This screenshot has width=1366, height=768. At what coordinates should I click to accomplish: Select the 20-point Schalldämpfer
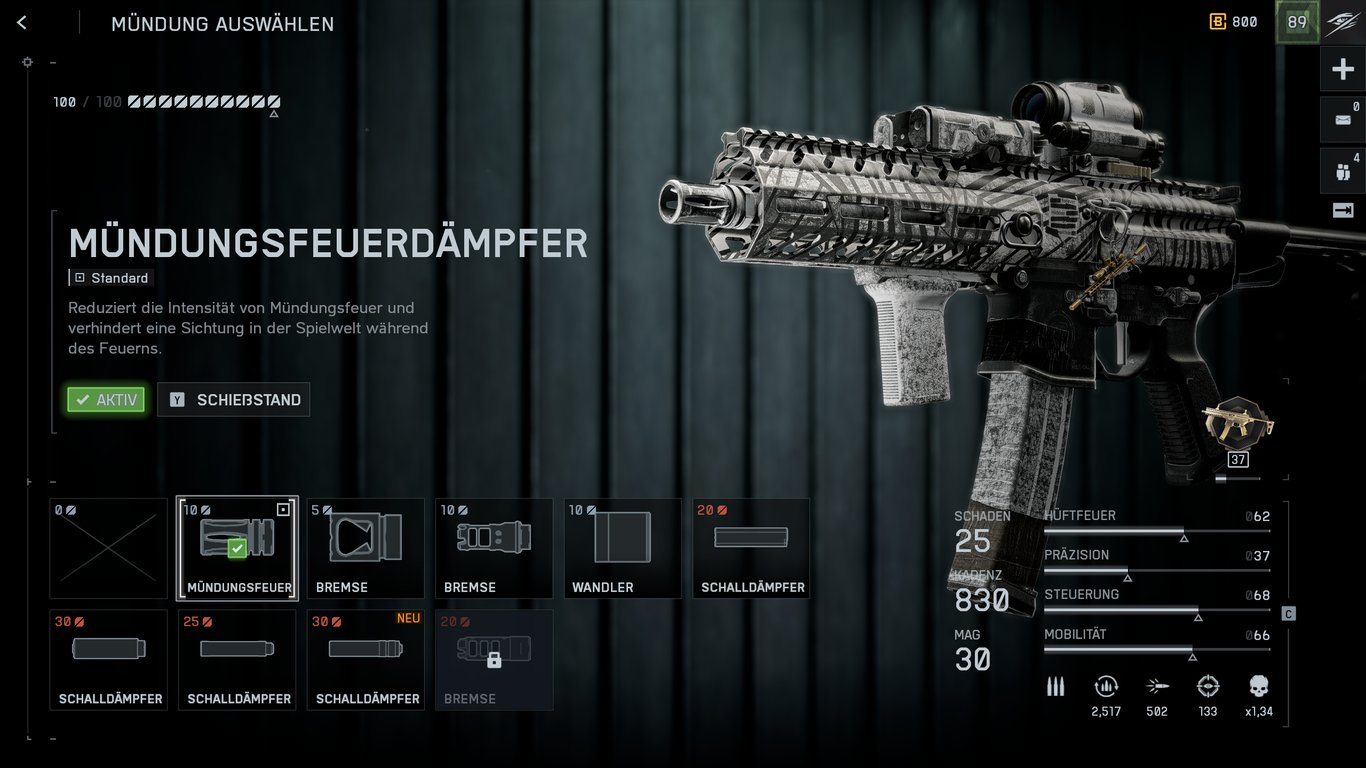(x=751, y=548)
